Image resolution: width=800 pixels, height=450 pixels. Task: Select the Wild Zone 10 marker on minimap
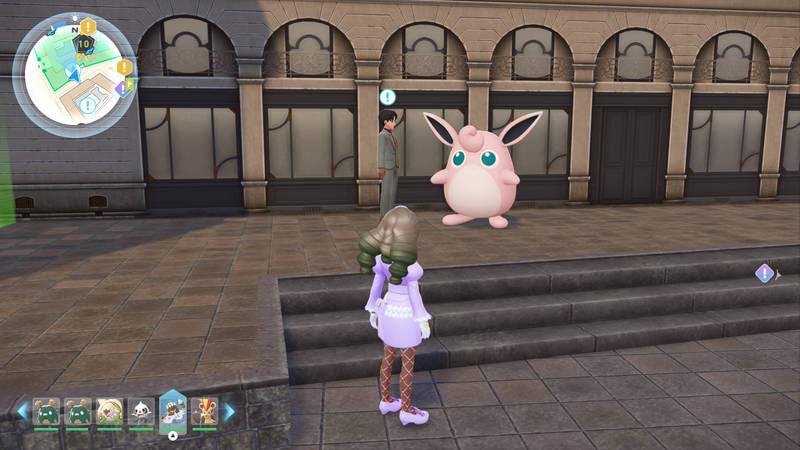[x=84, y=44]
